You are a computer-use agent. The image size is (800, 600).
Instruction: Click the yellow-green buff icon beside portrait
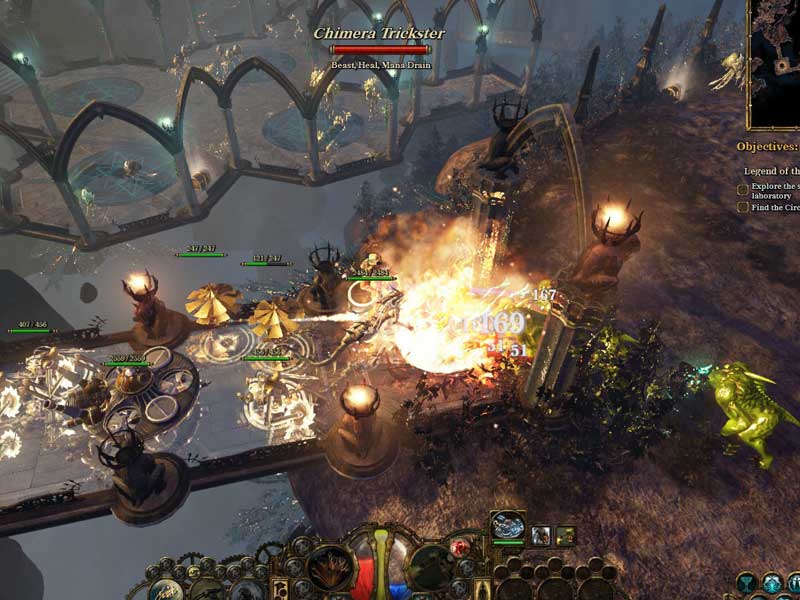coord(565,536)
